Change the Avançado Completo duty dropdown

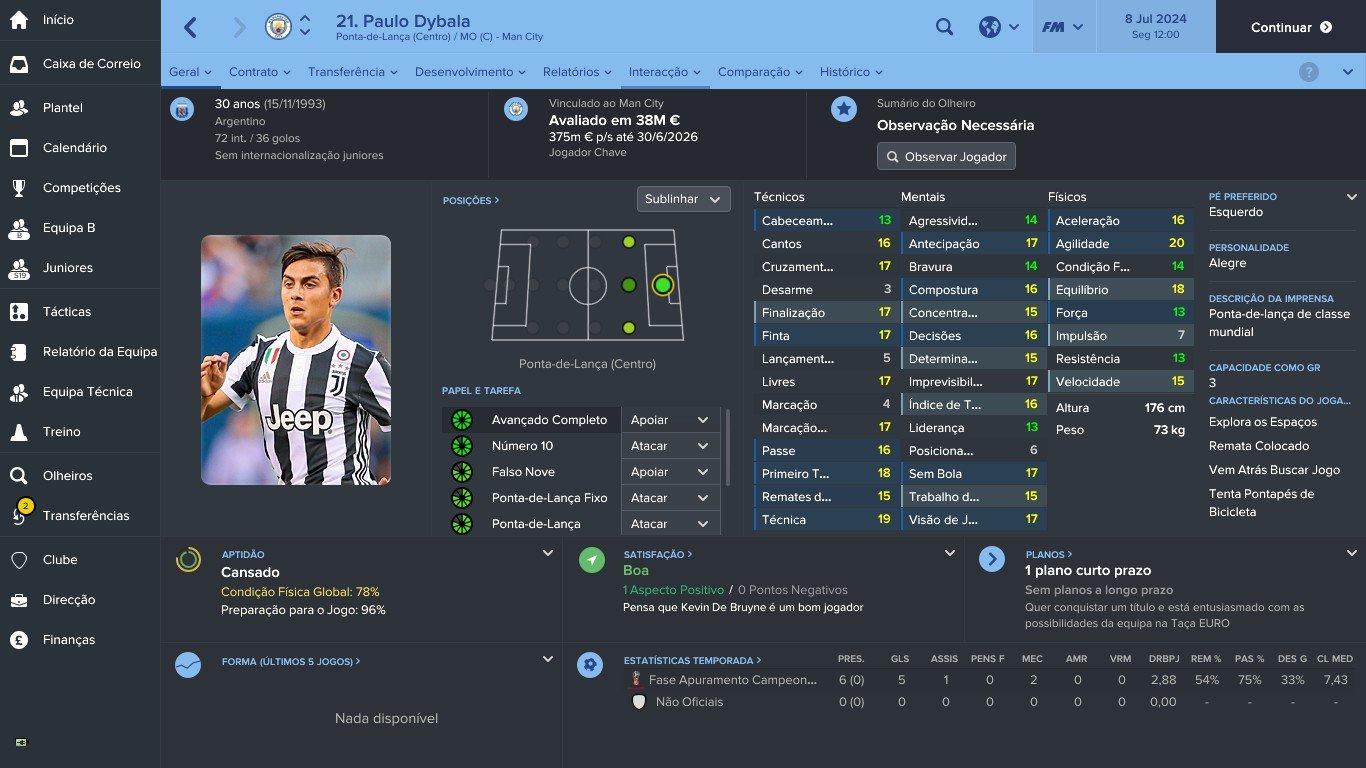669,420
